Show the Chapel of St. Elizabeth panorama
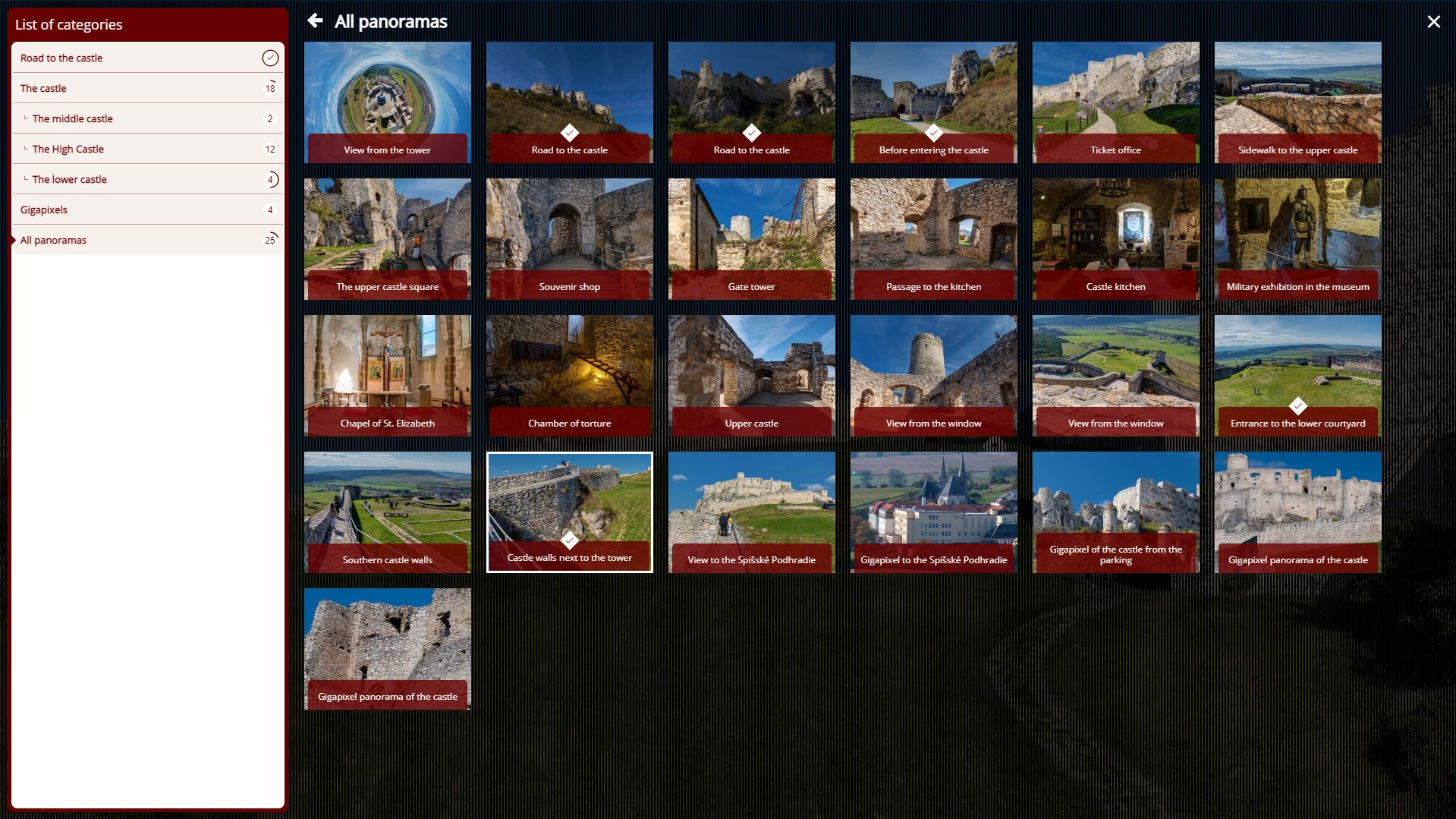 tap(387, 376)
